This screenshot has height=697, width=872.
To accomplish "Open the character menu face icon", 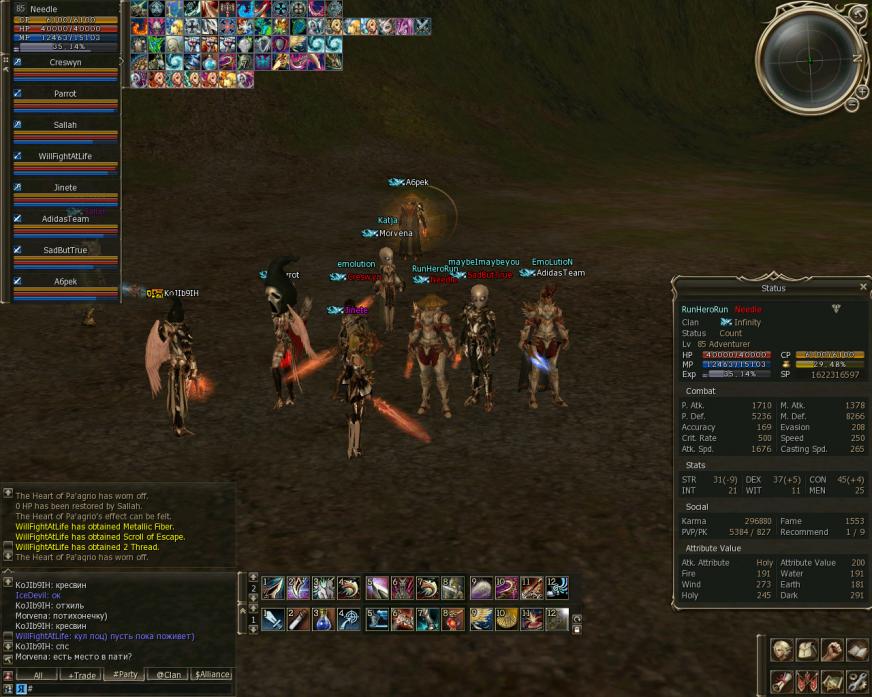I will tap(782, 651).
